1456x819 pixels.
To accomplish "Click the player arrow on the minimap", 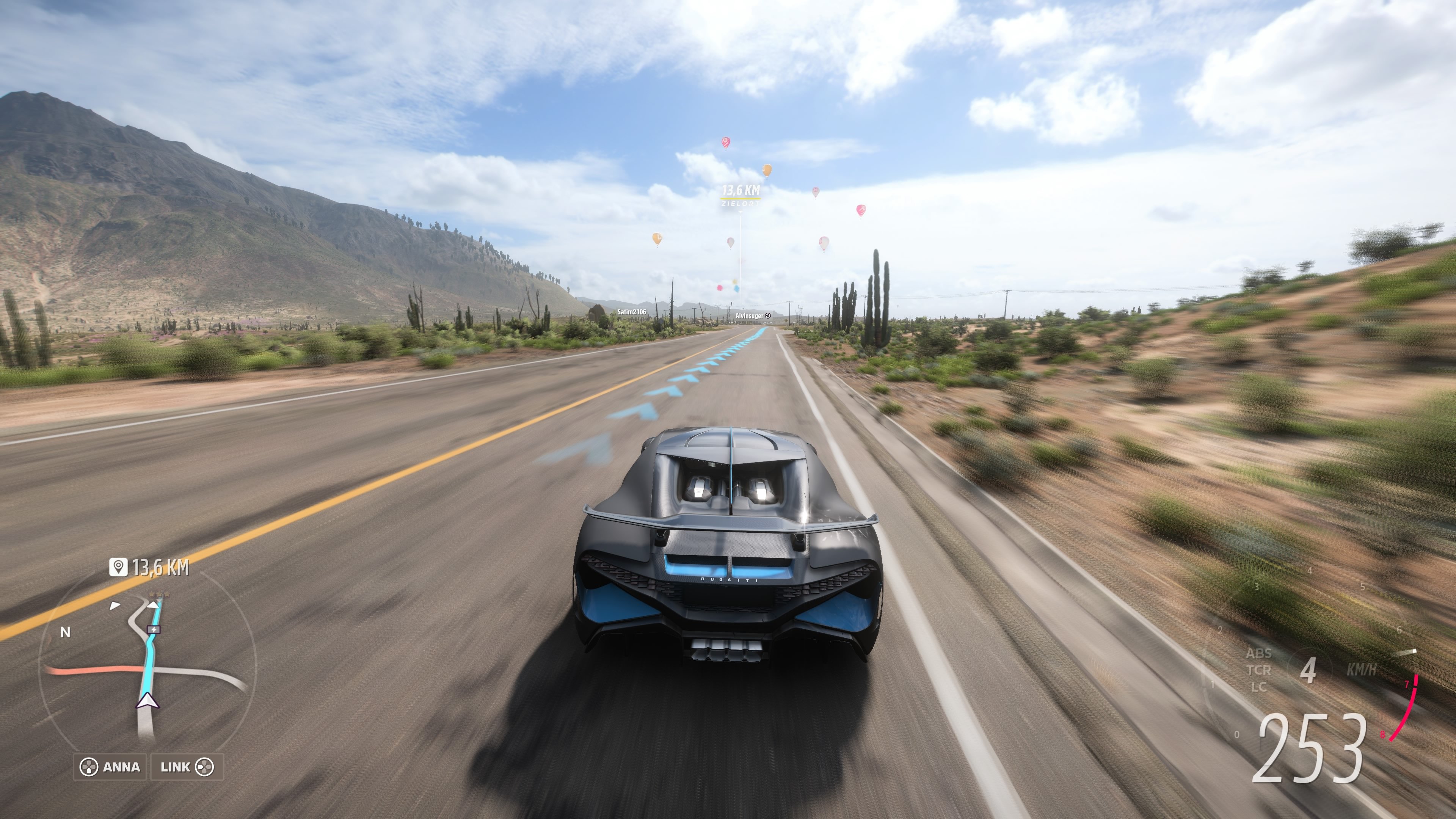I will click(x=147, y=701).
